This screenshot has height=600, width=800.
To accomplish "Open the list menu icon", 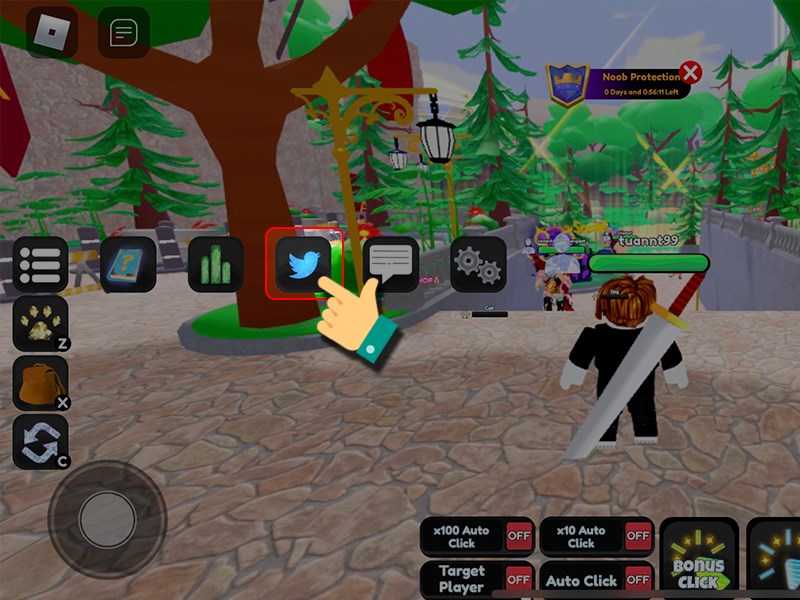I will coord(40,264).
